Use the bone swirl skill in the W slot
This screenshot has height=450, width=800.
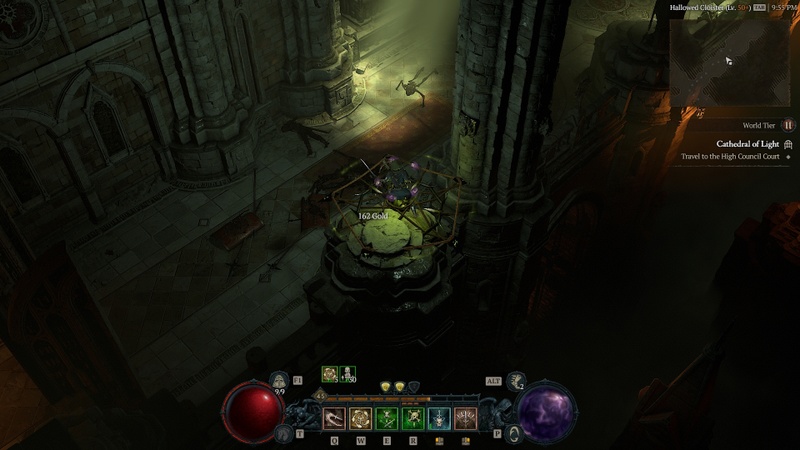pos(359,419)
